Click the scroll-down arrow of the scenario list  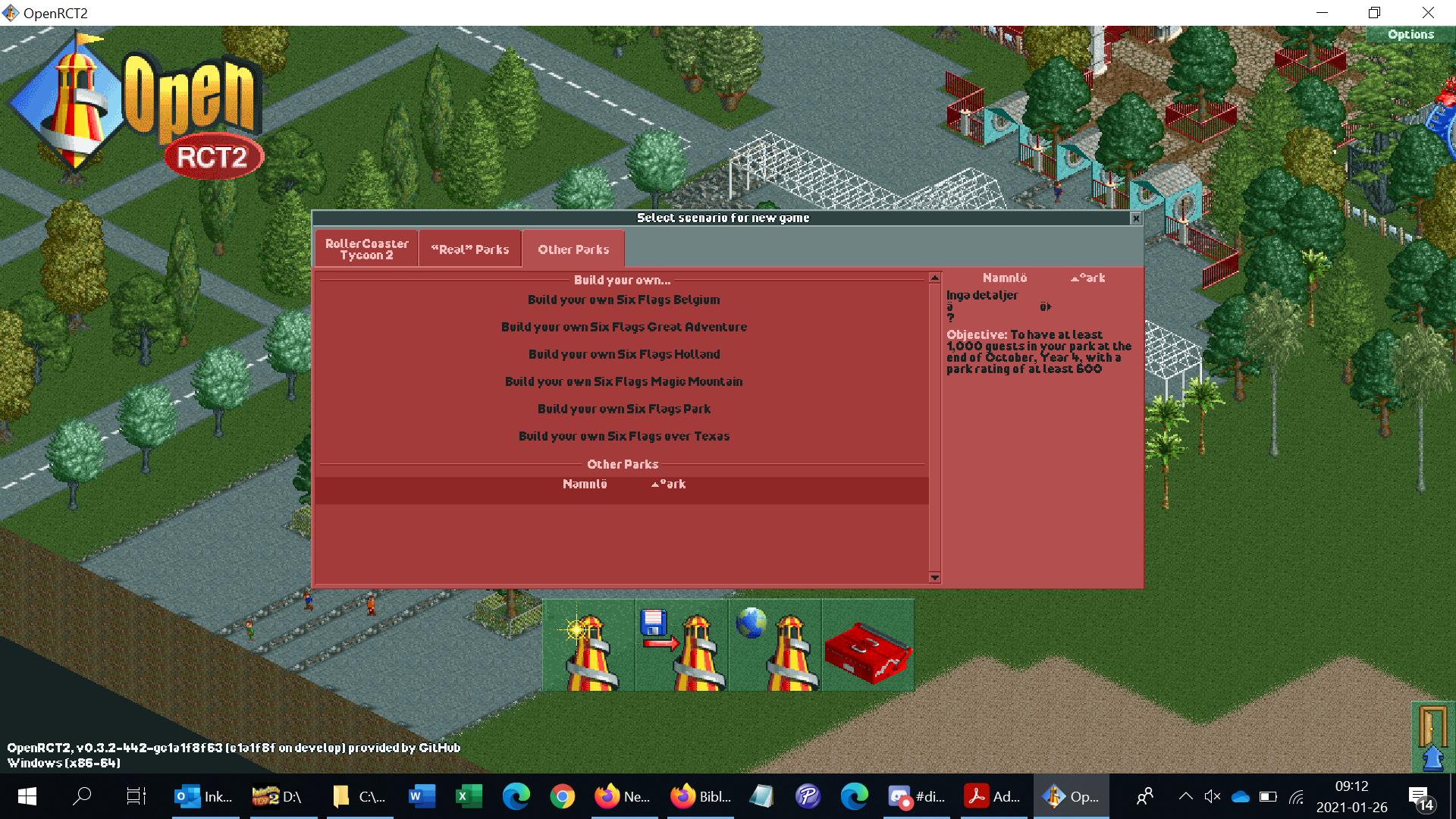click(x=934, y=579)
